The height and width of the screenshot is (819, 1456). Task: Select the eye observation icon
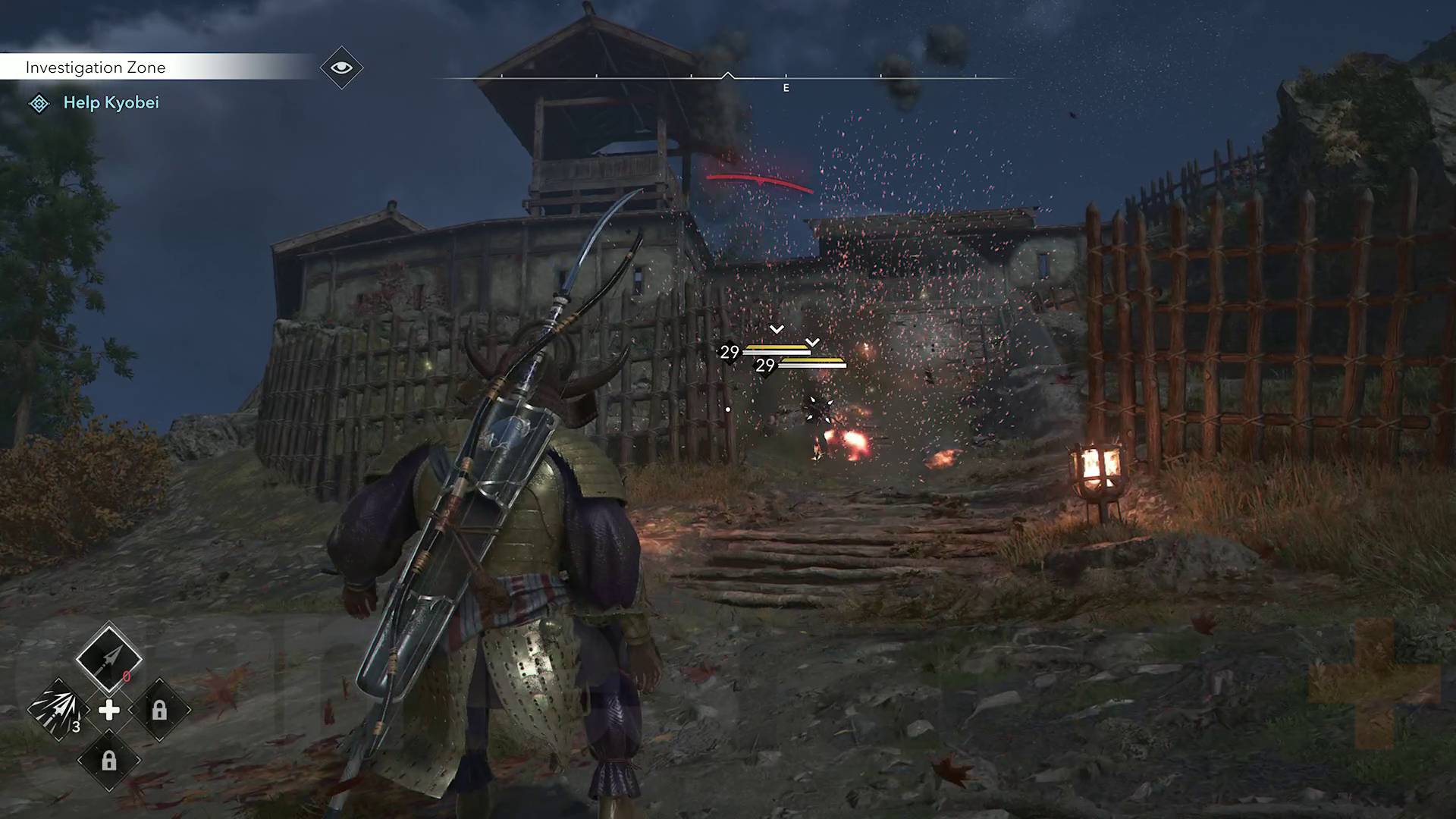point(341,67)
